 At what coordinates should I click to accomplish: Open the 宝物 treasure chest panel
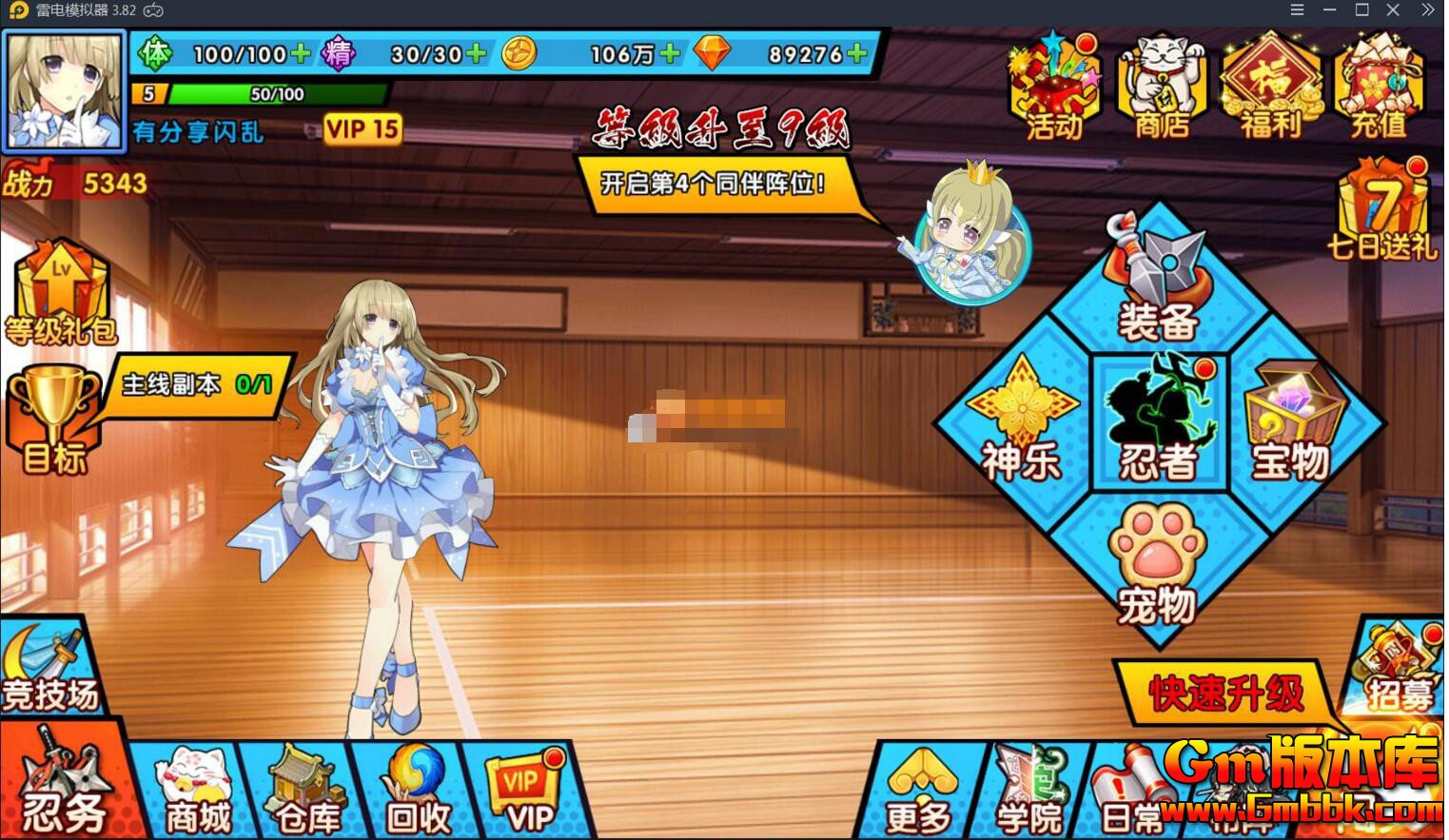click(1294, 421)
